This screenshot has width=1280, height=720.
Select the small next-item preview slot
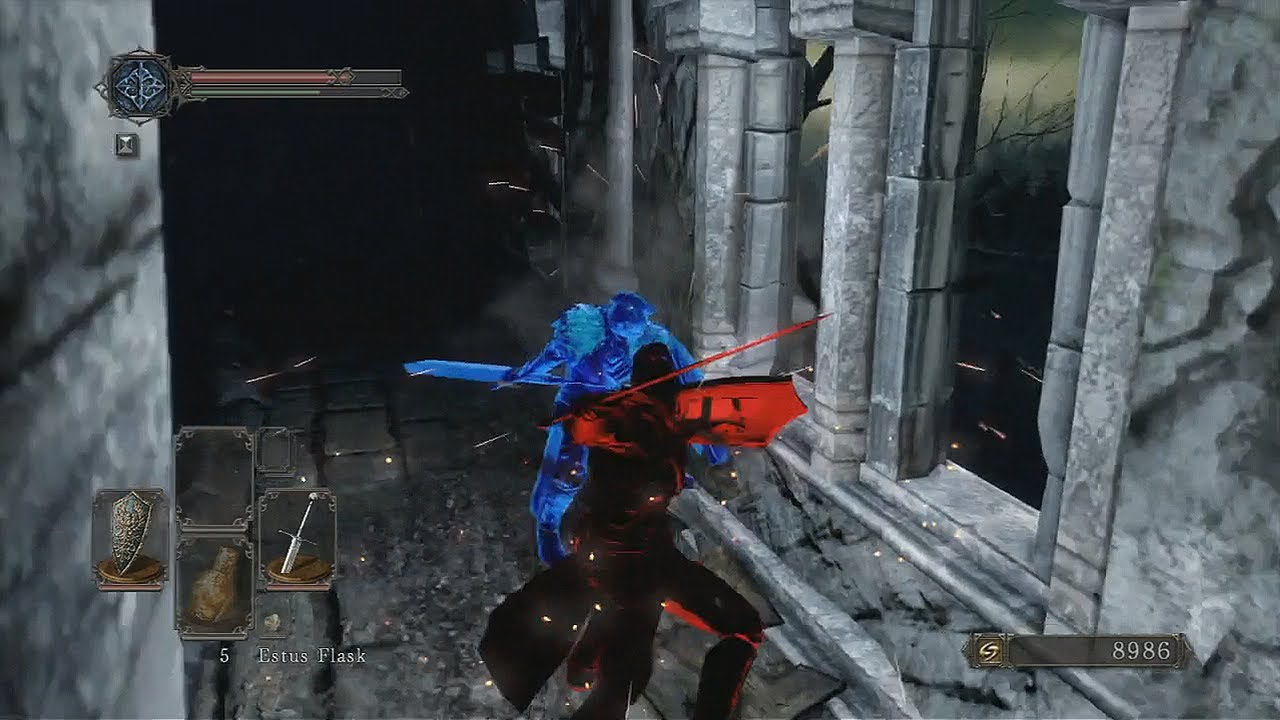[x=272, y=622]
